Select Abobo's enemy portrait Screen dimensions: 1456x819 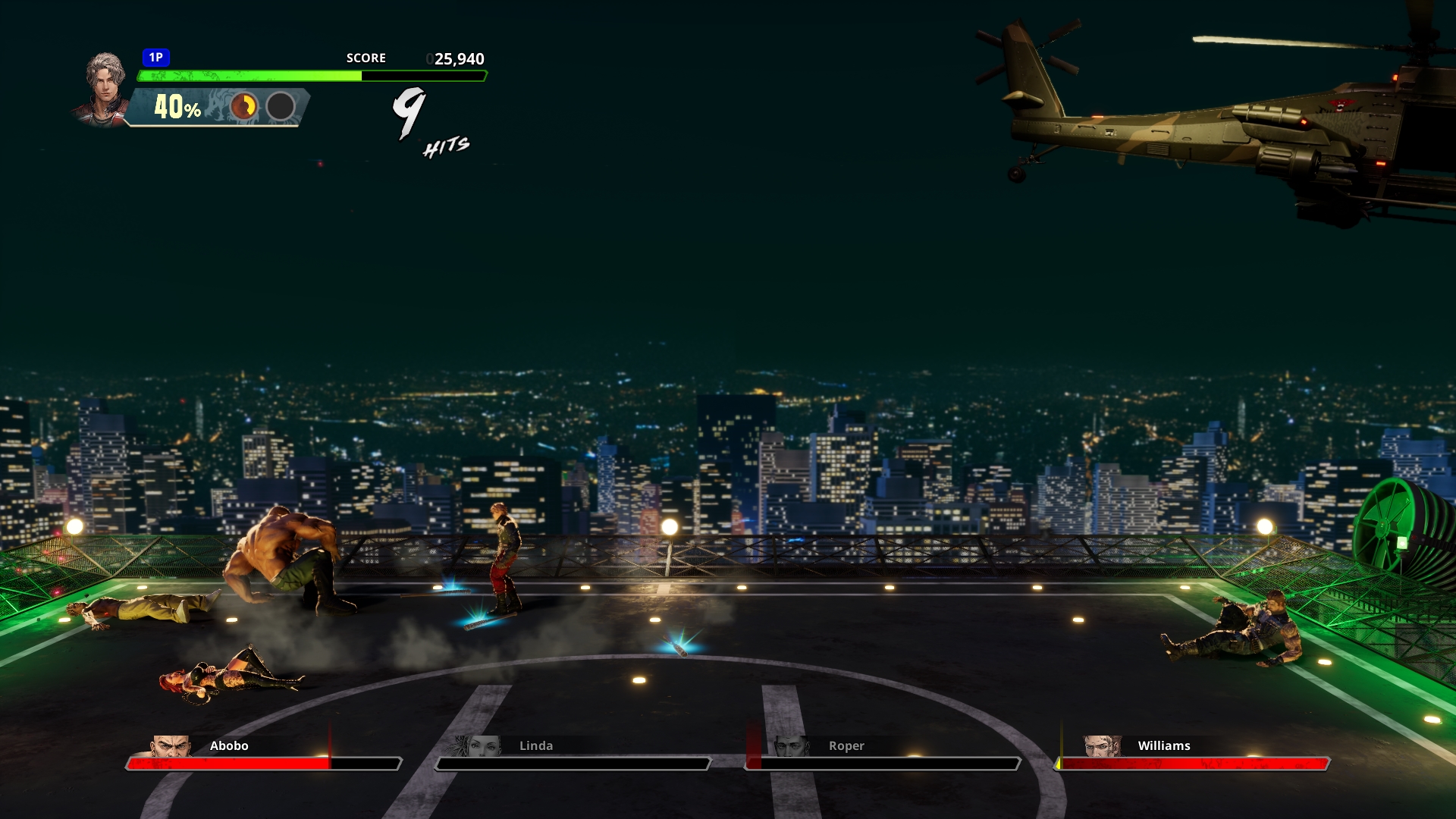(x=171, y=746)
